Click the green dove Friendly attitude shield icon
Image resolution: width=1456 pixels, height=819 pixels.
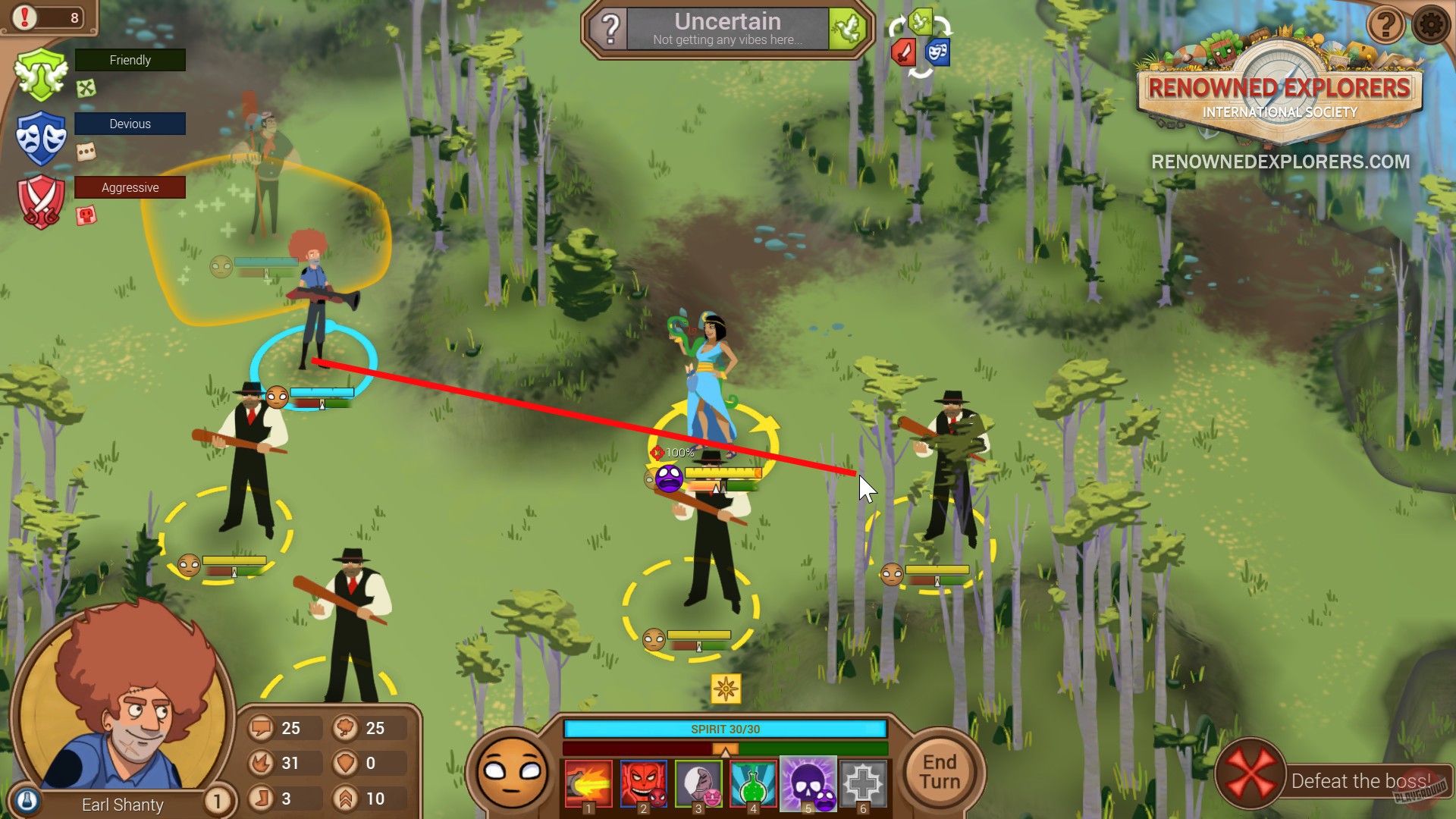39,72
